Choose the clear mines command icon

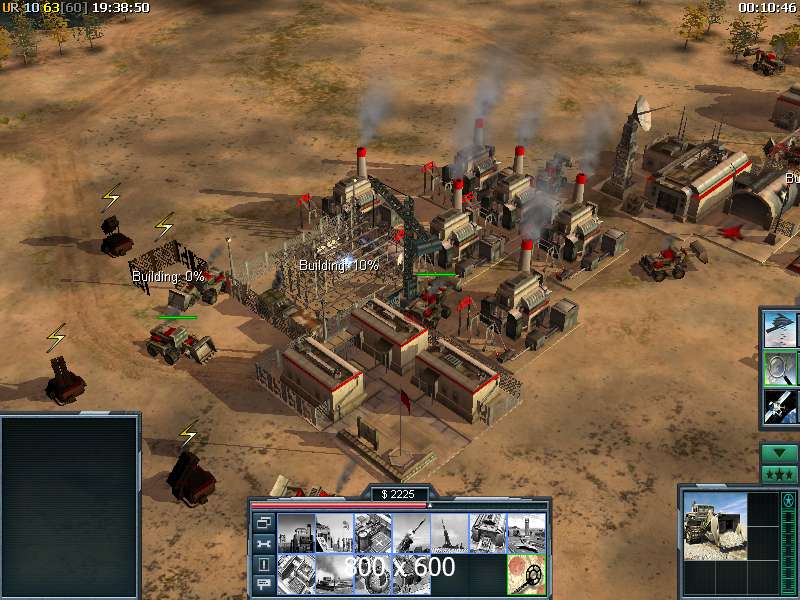[x=527, y=573]
